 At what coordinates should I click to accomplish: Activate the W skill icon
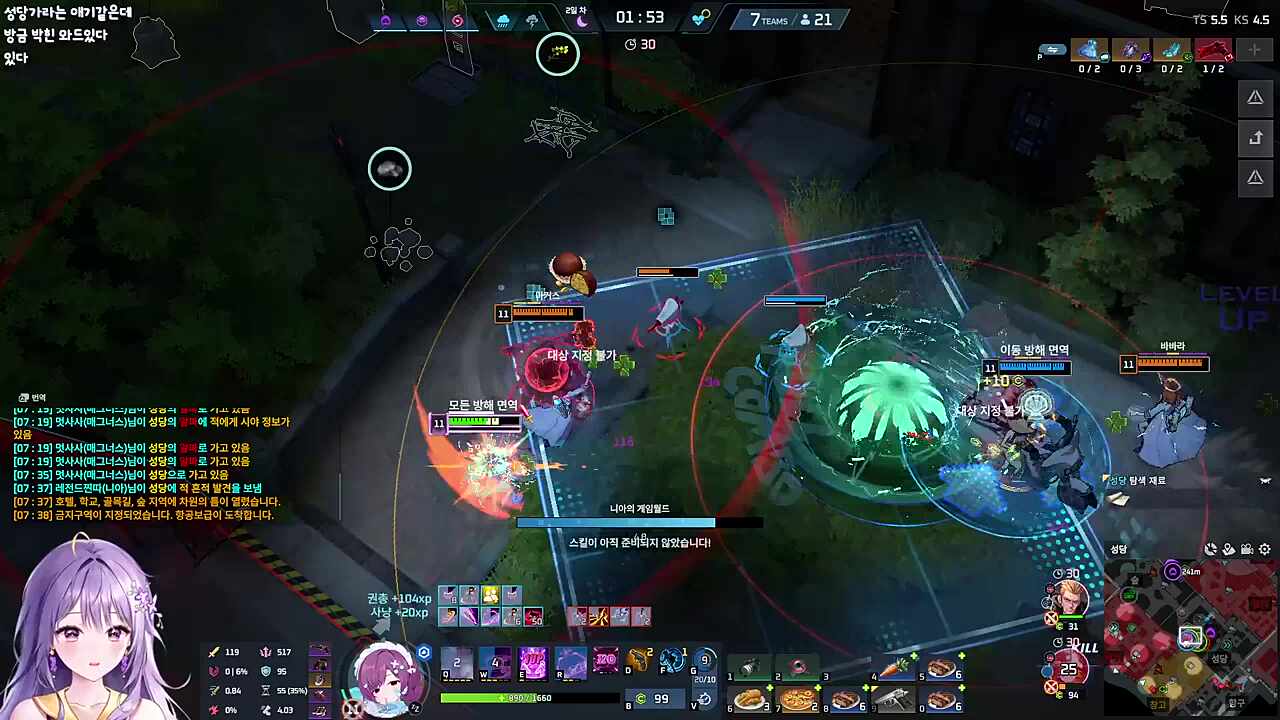495,663
